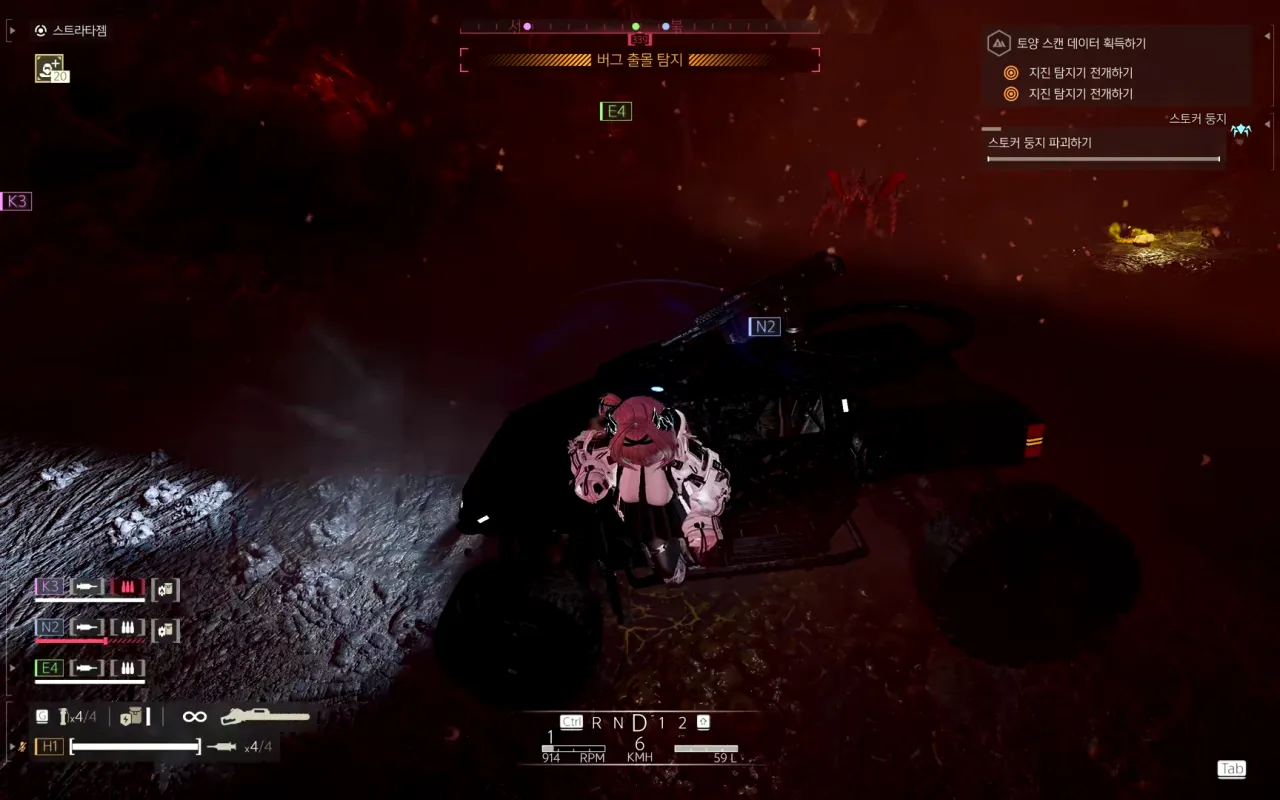Click N2's backpack gear icon
Screen dimensions: 1280x800
pos(165,630)
